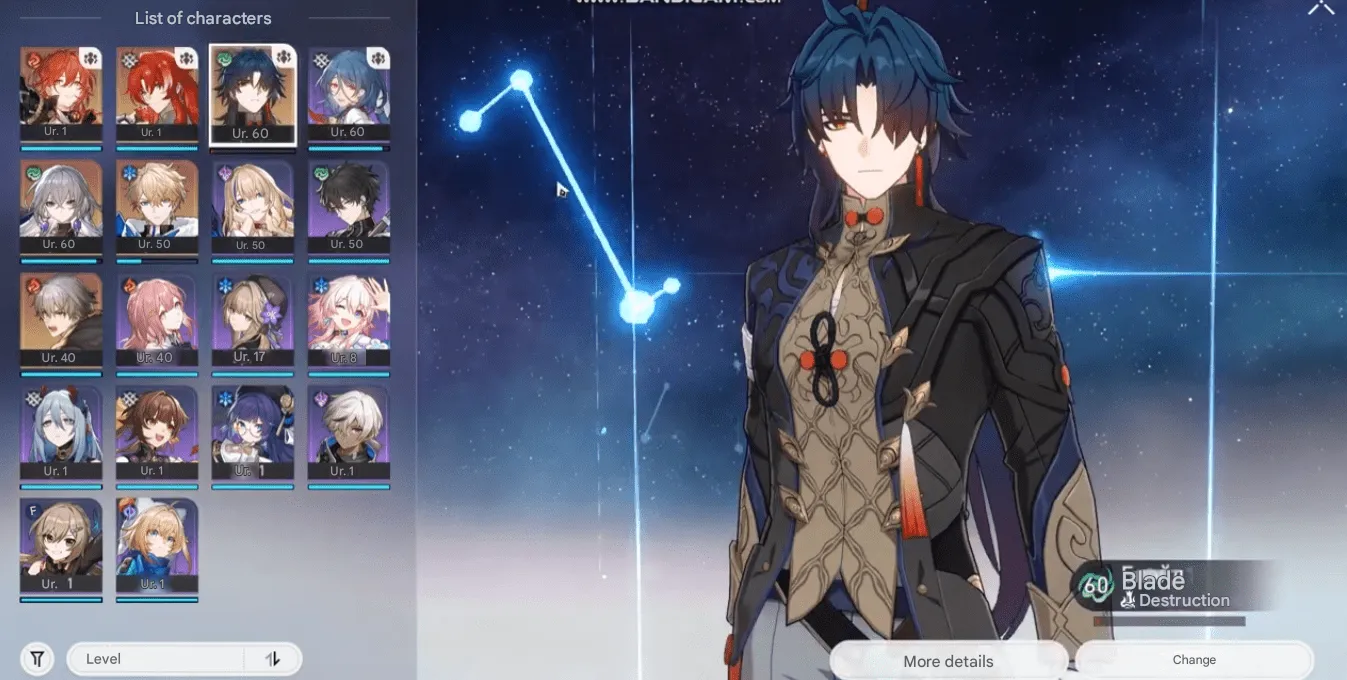Pick the silver-haired level 60 character
This screenshot has width=1347, height=680.
point(61,207)
